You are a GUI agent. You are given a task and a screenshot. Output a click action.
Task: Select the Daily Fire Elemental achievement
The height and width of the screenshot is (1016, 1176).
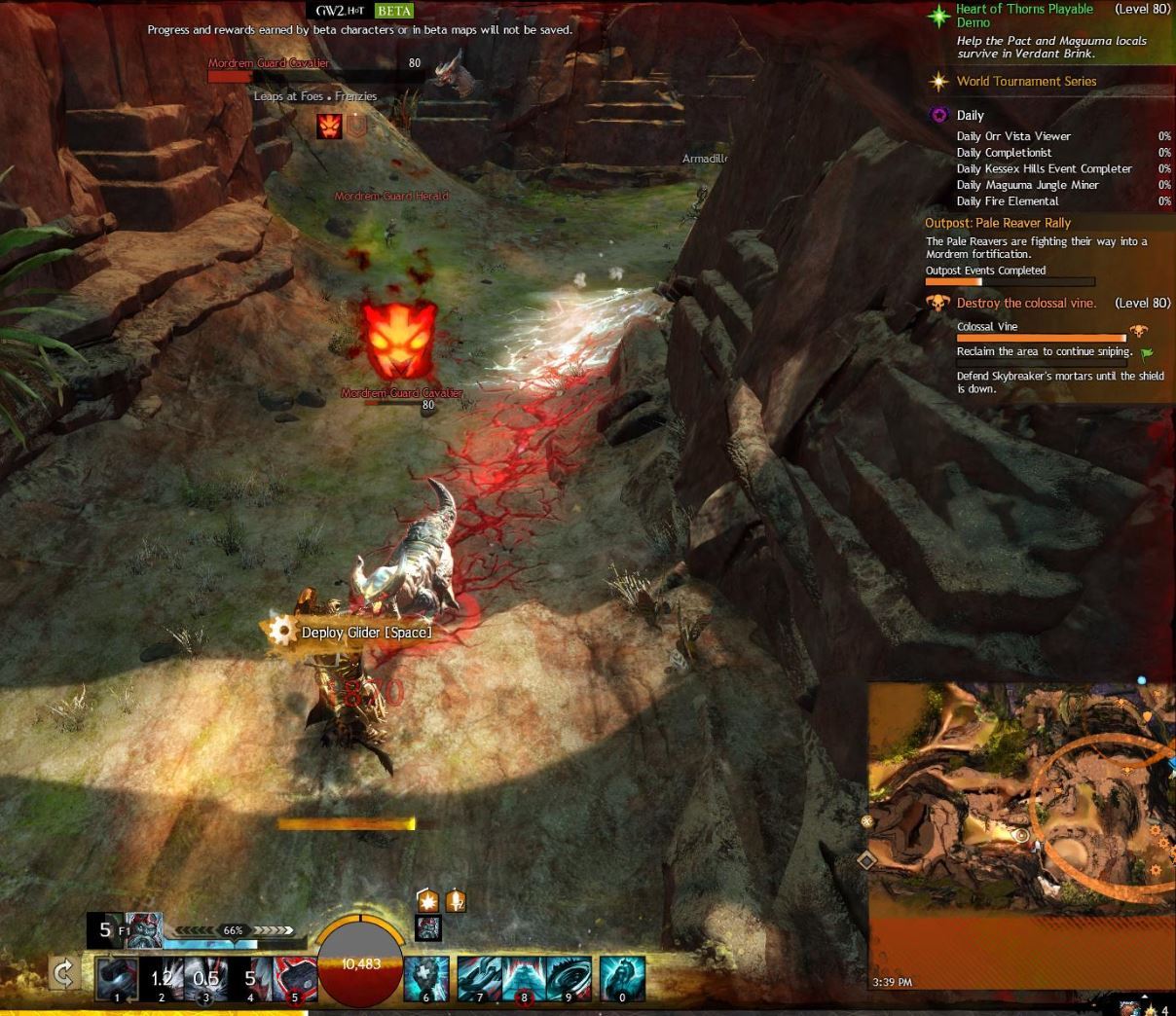(1008, 201)
